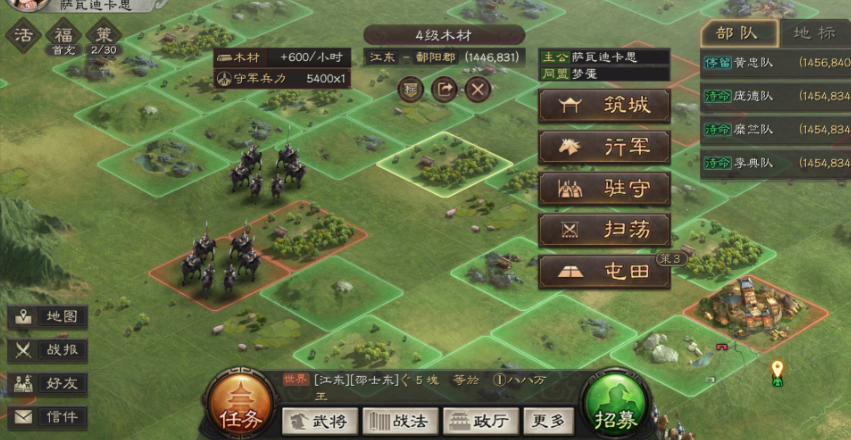Close the tile info panel with X

coord(478,89)
